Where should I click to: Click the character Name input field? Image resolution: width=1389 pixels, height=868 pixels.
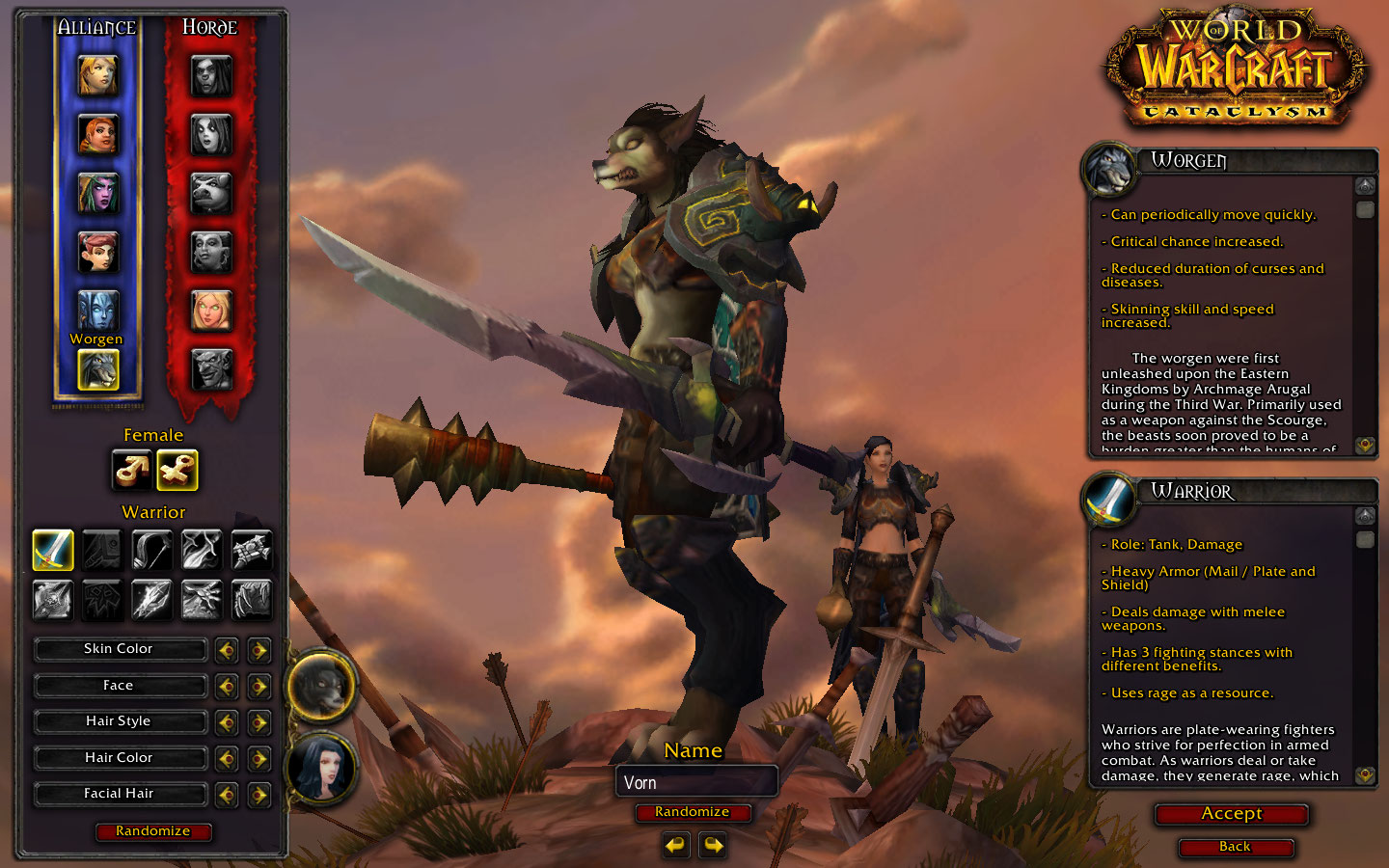pos(695,782)
